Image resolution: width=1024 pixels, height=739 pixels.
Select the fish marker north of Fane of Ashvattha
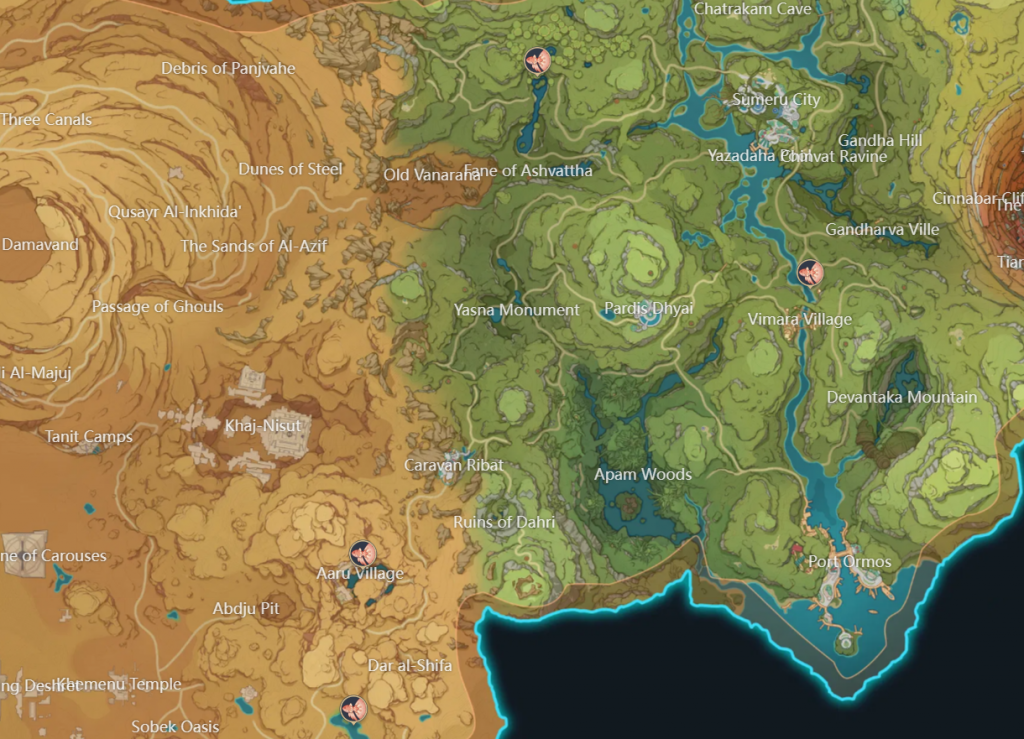[538, 61]
